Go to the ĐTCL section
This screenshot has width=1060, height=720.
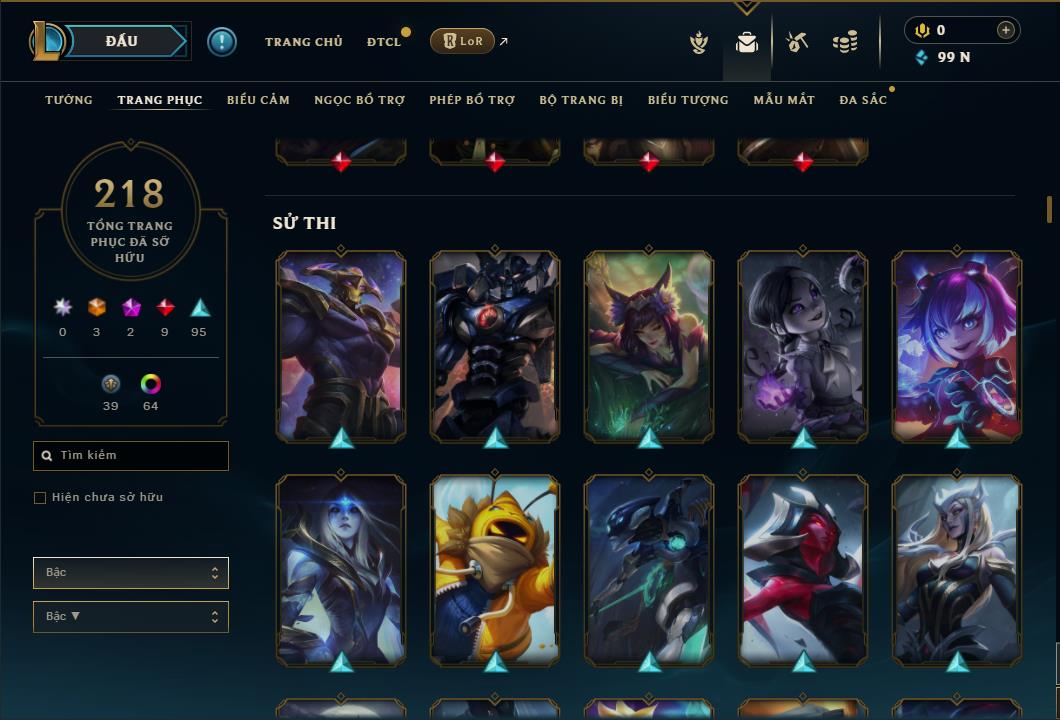coord(383,42)
